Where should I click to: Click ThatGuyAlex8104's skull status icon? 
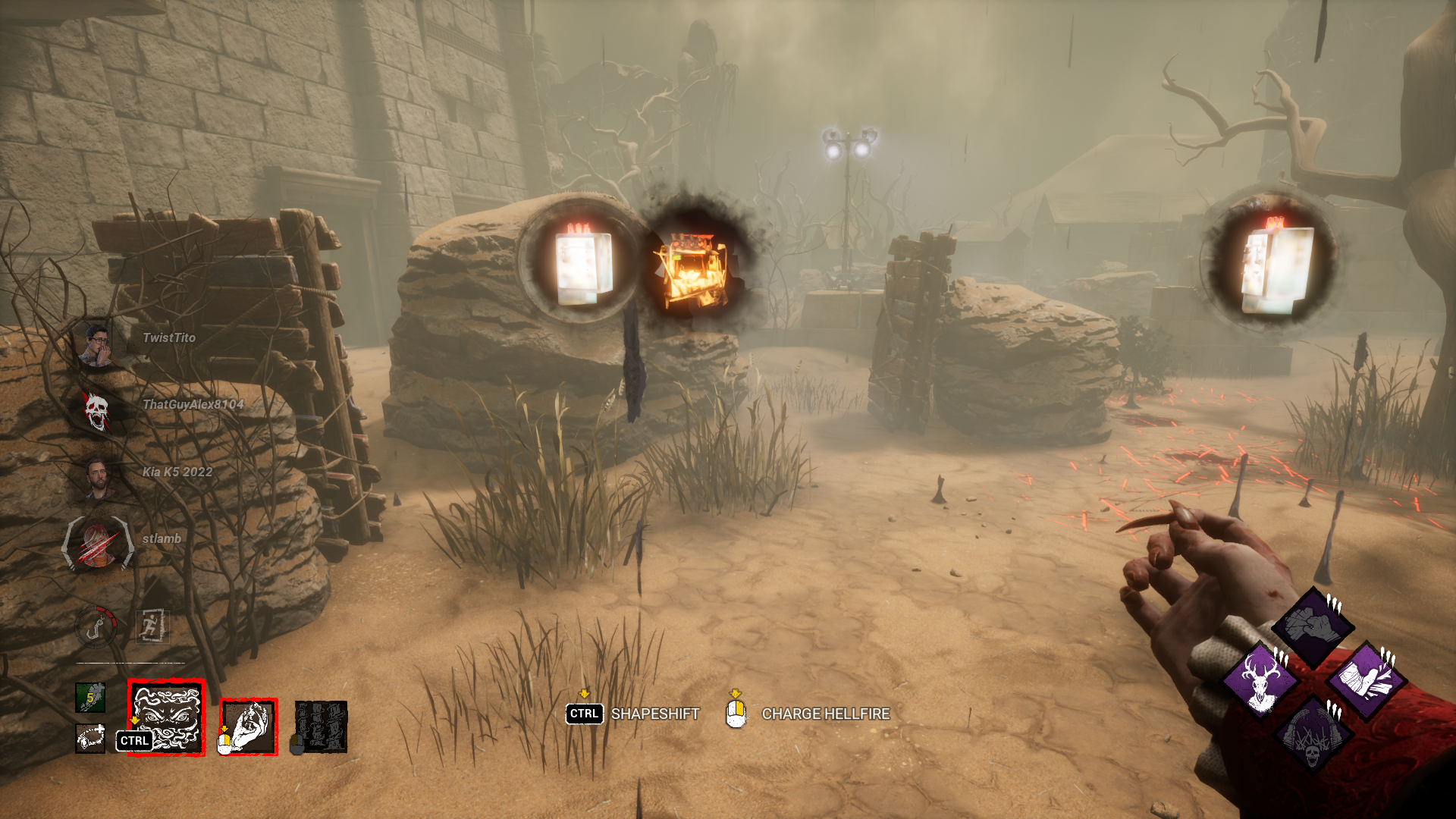[x=96, y=411]
